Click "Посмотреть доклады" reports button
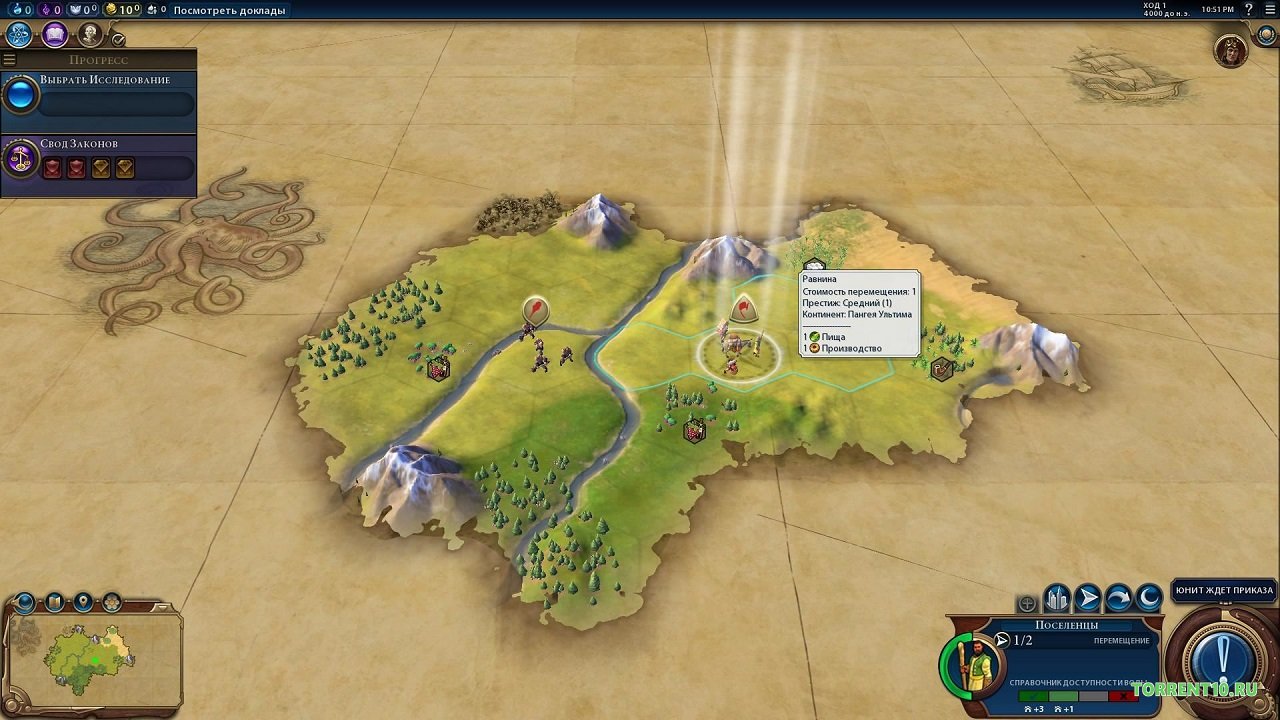 tap(229, 10)
